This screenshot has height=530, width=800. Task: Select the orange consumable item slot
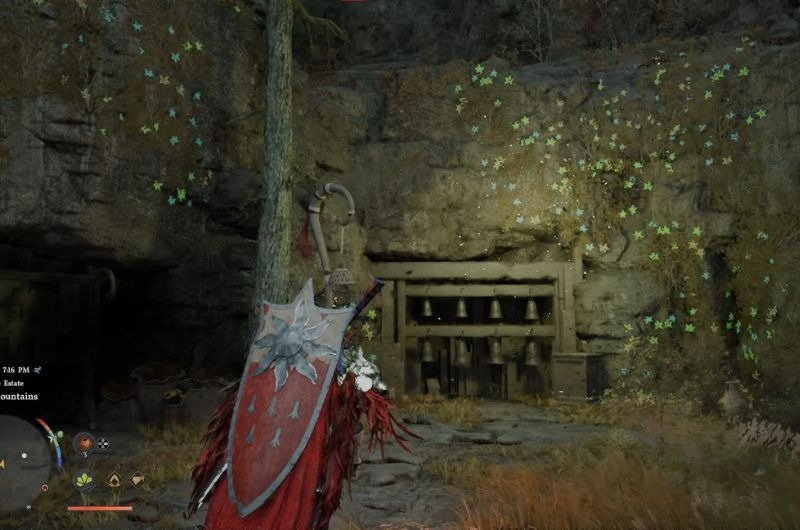coord(83,442)
